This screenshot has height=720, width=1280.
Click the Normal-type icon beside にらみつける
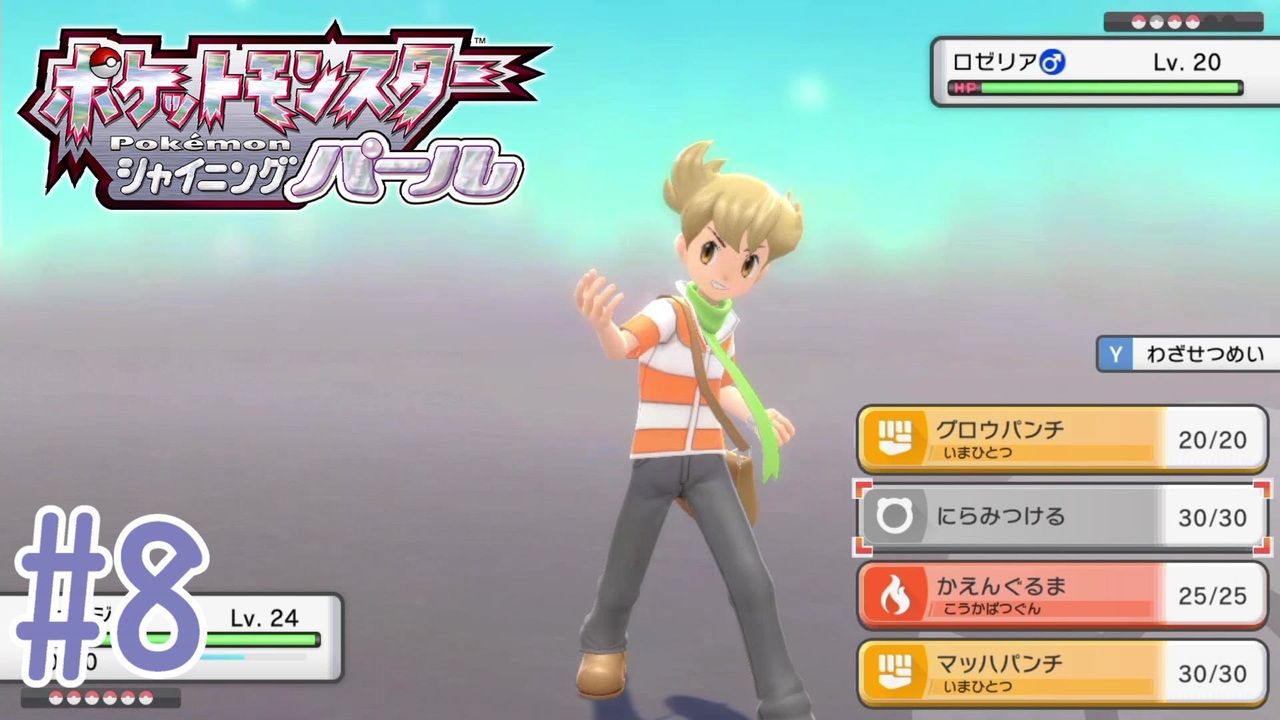[896, 517]
